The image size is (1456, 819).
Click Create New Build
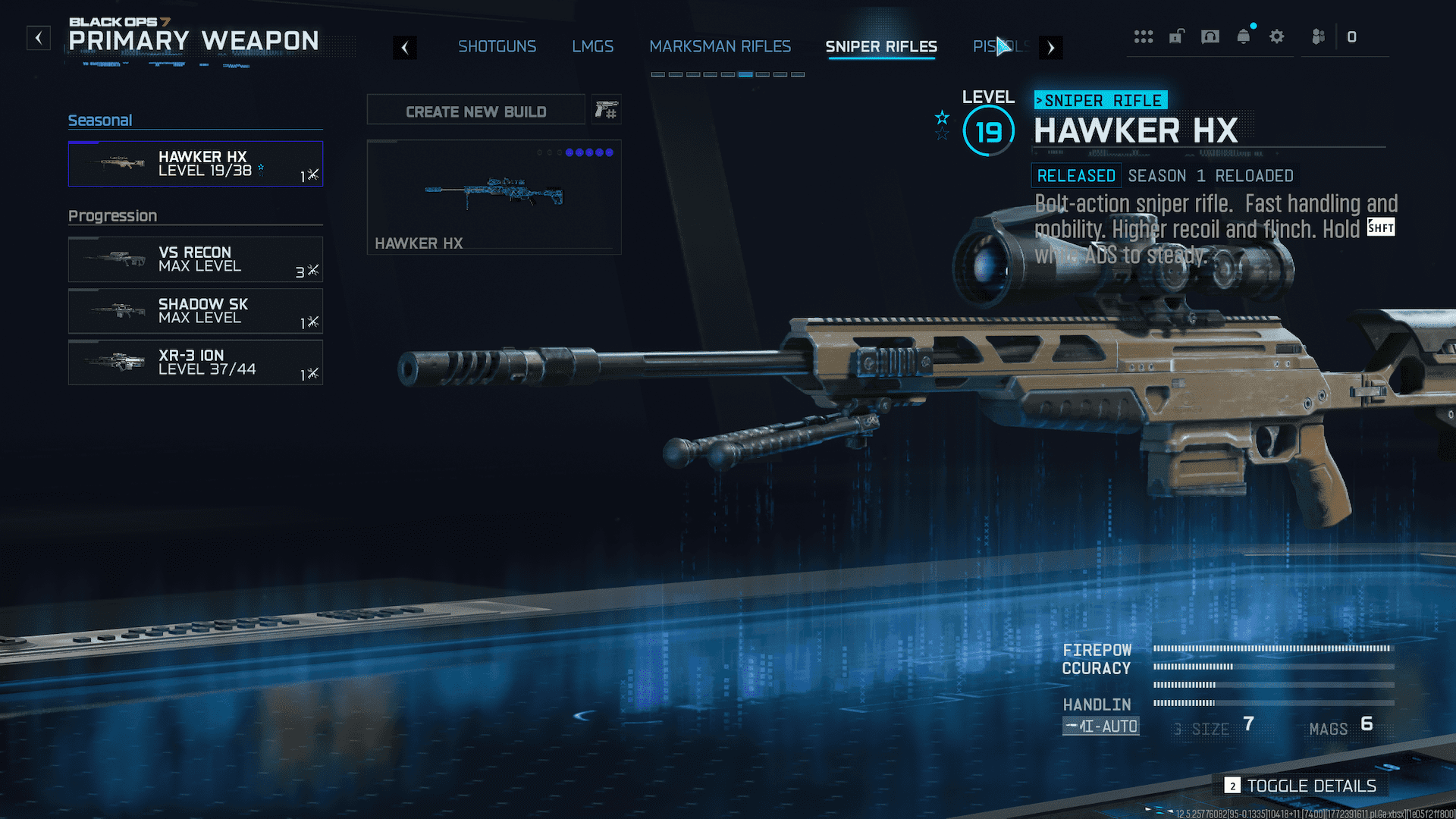click(475, 111)
